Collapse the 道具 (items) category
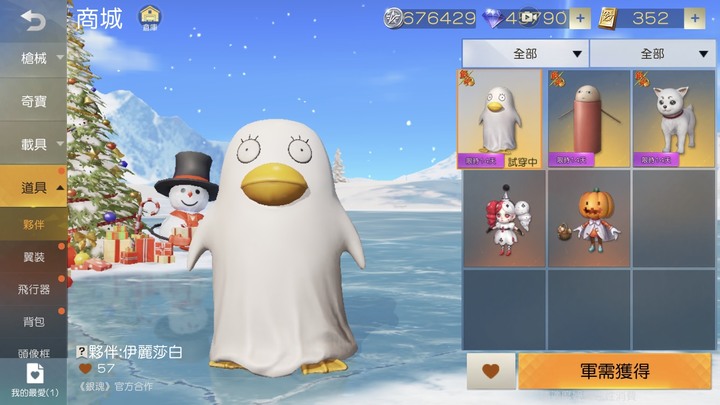Image resolution: width=720 pixels, height=405 pixels. pyautogui.click(x=33, y=187)
